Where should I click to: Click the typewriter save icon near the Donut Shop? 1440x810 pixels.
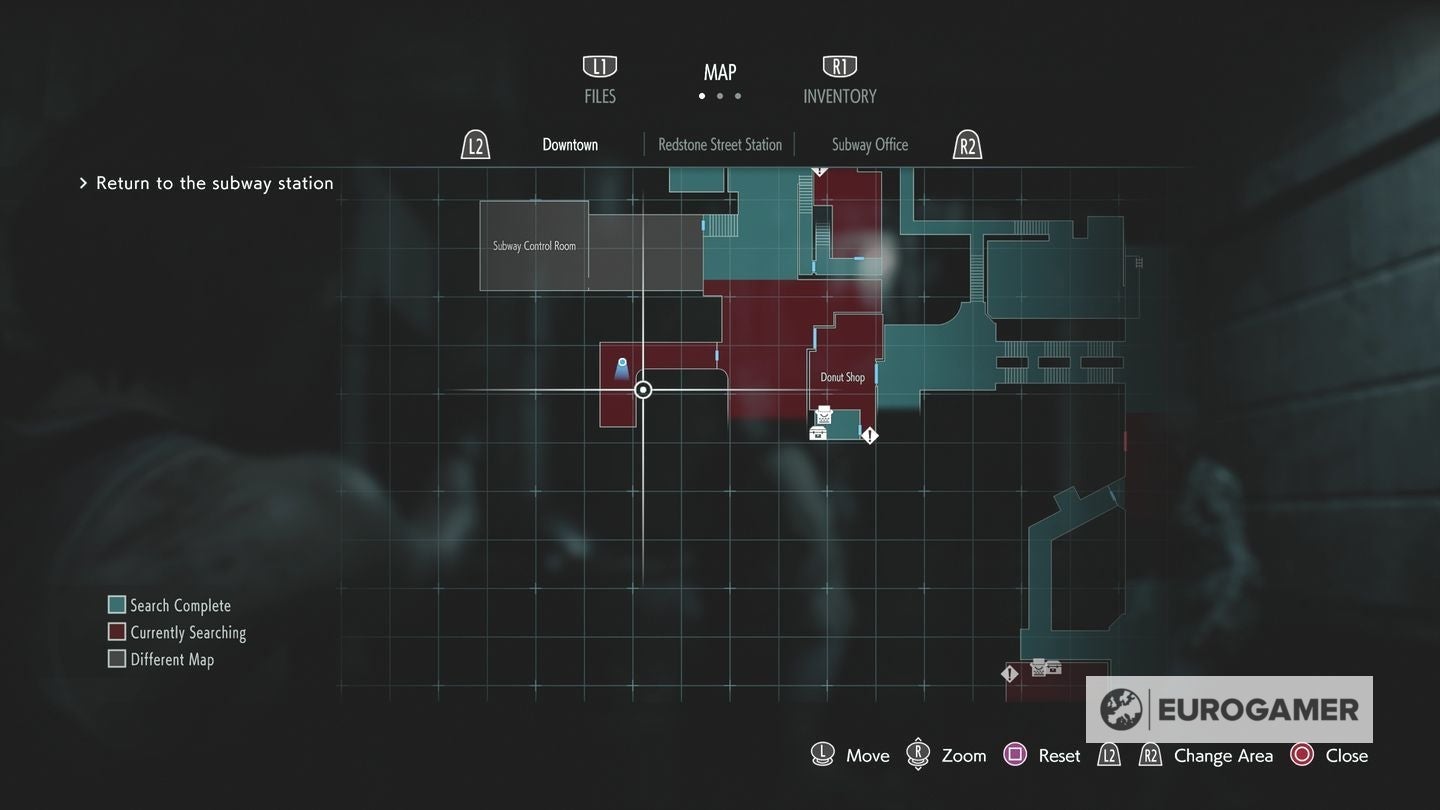(822, 413)
